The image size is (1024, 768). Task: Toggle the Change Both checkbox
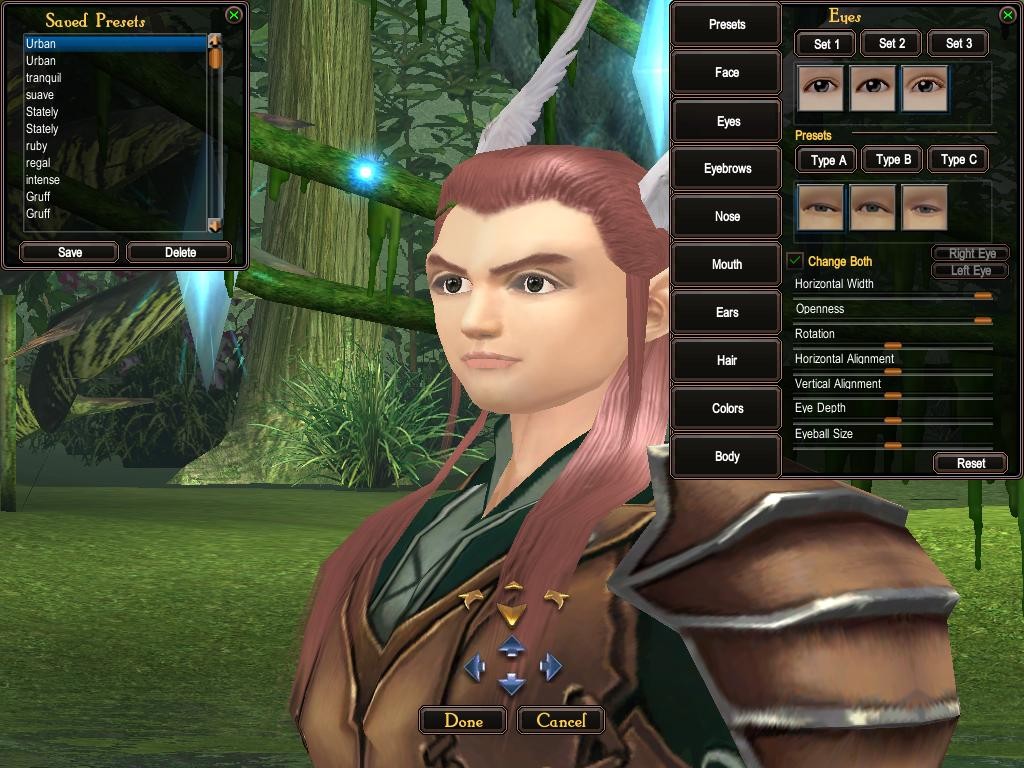click(795, 262)
